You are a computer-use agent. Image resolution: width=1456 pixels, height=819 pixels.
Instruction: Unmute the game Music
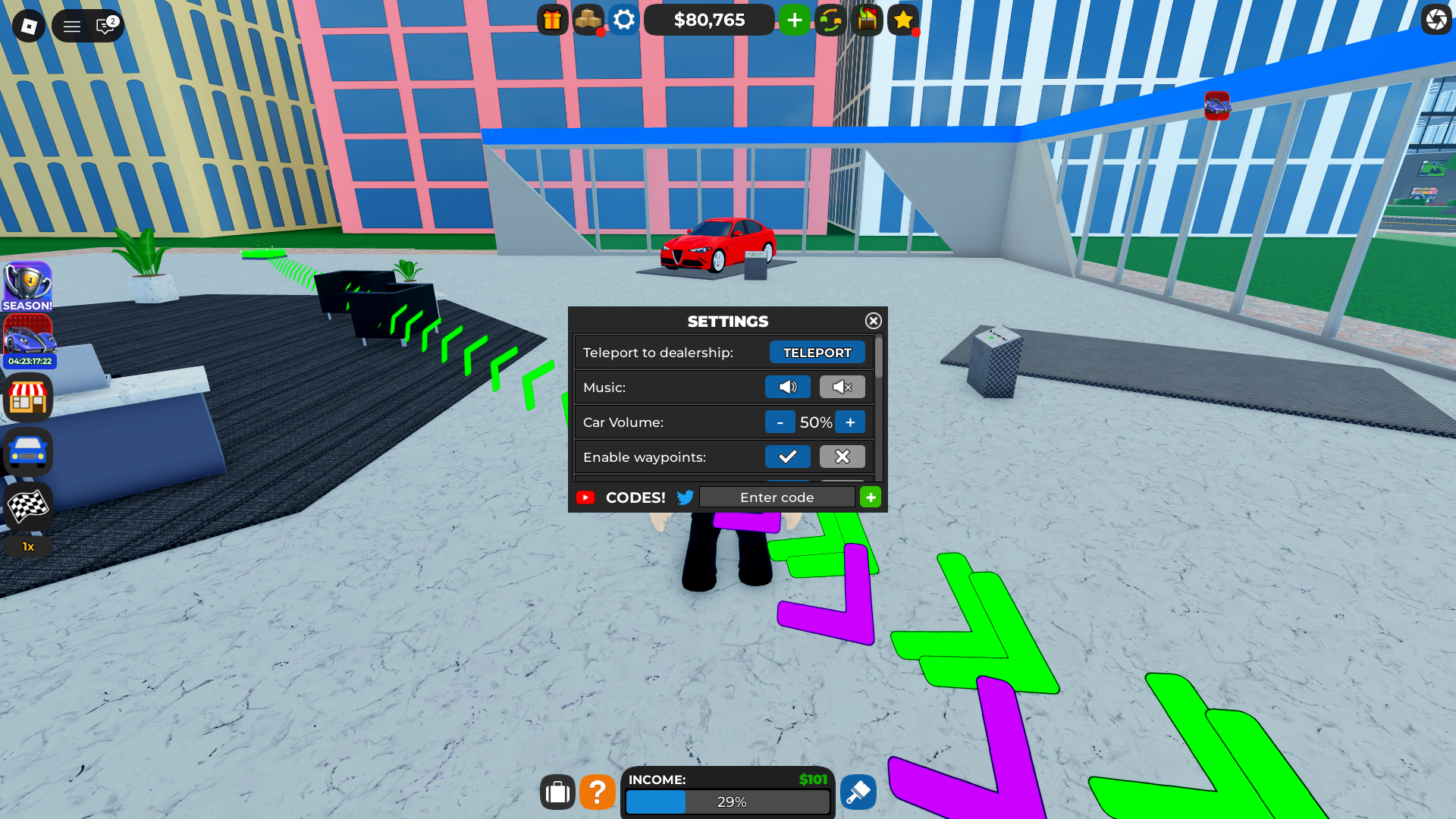point(787,387)
